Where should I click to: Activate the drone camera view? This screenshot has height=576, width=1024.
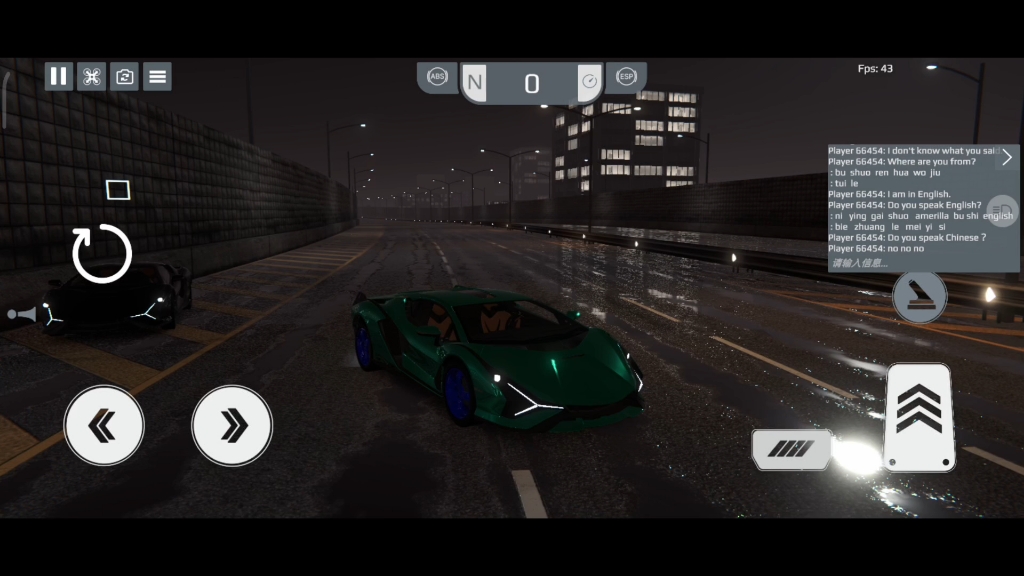point(91,76)
